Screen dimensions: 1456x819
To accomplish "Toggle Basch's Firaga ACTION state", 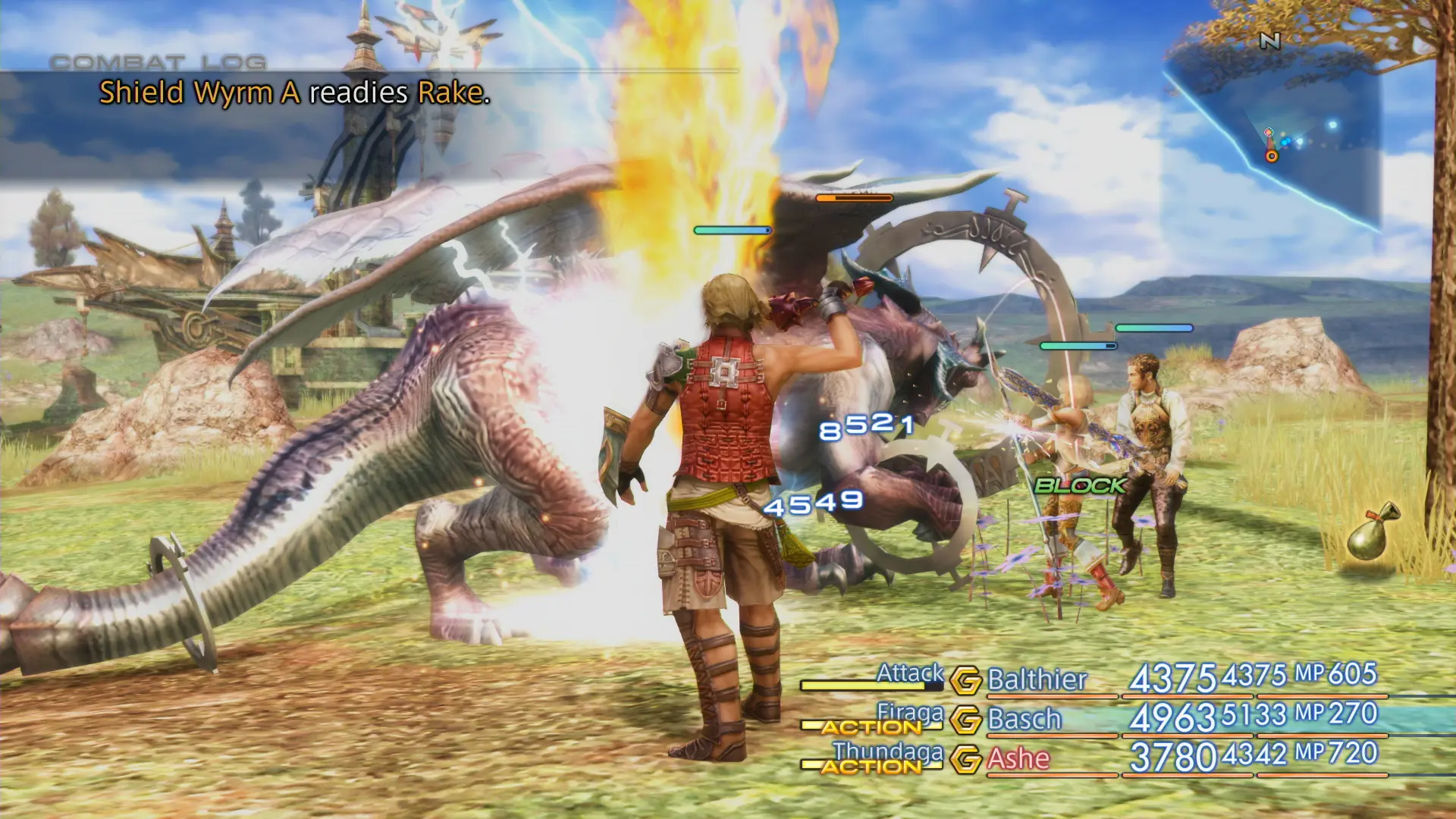I will tap(869, 725).
